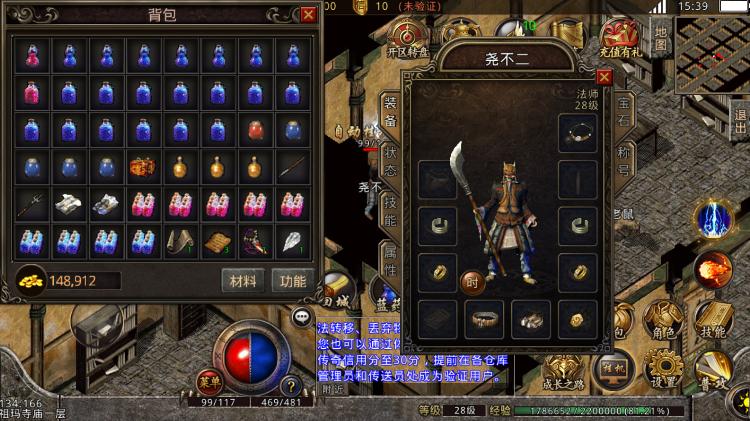Show the 属性 attributes tab
Viewport: 750px width, 421px height.
[390, 262]
